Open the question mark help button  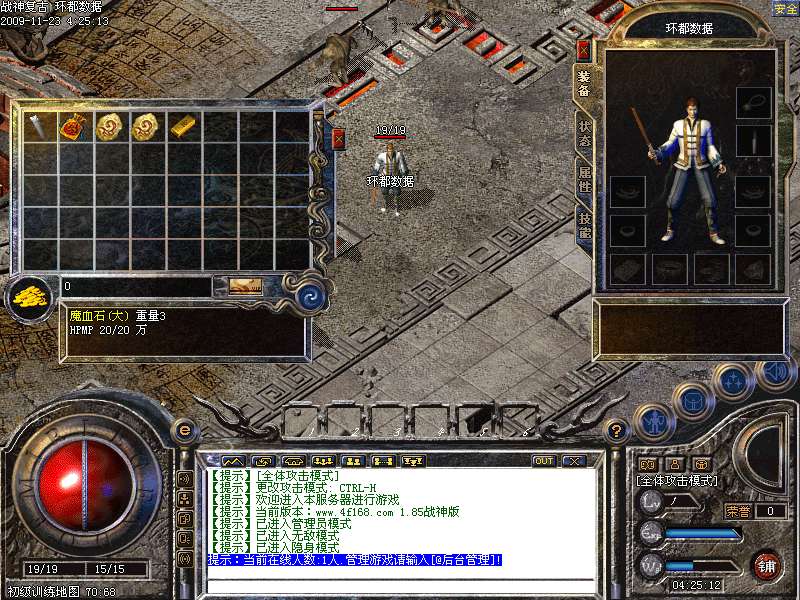(617, 431)
